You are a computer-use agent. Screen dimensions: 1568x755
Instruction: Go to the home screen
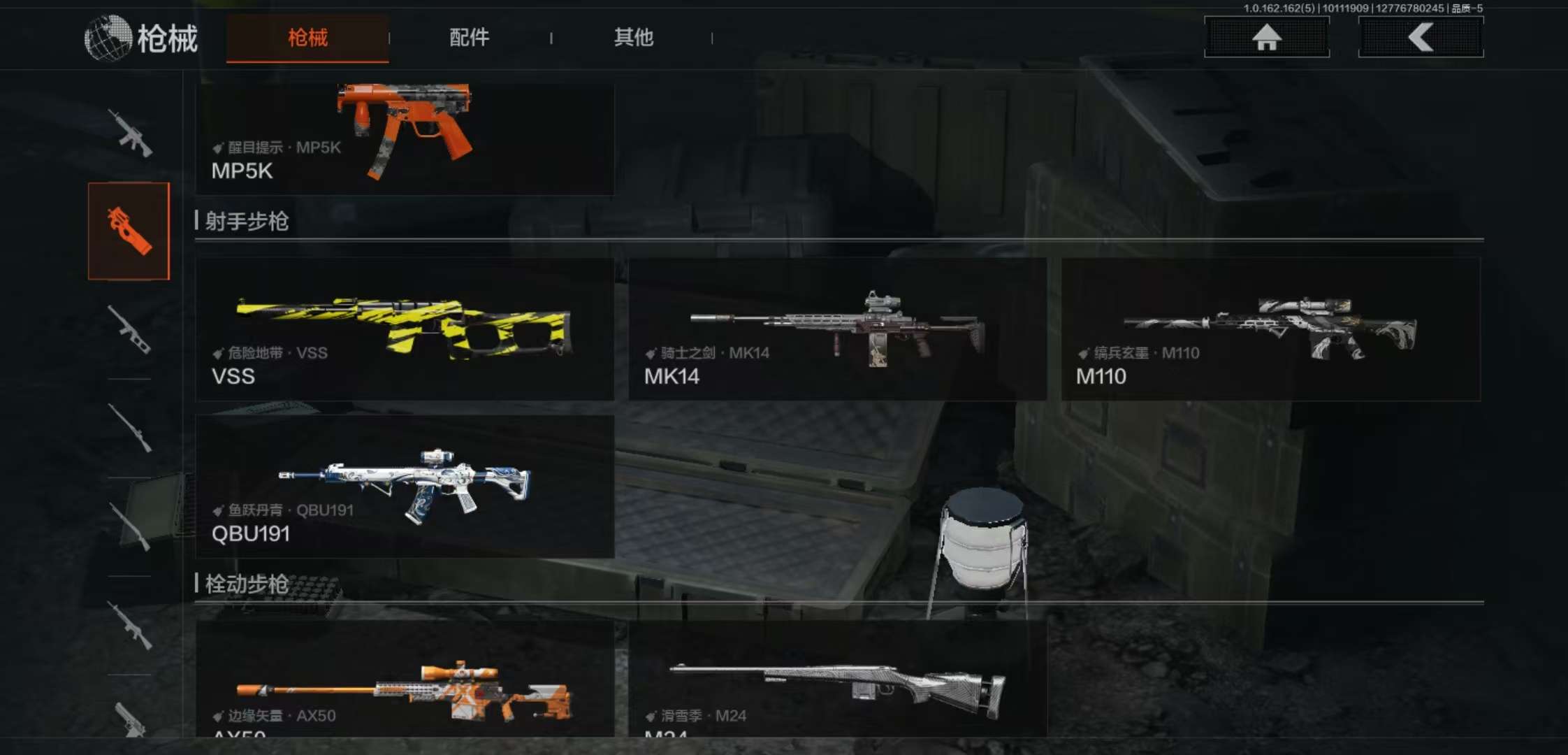[1266, 37]
